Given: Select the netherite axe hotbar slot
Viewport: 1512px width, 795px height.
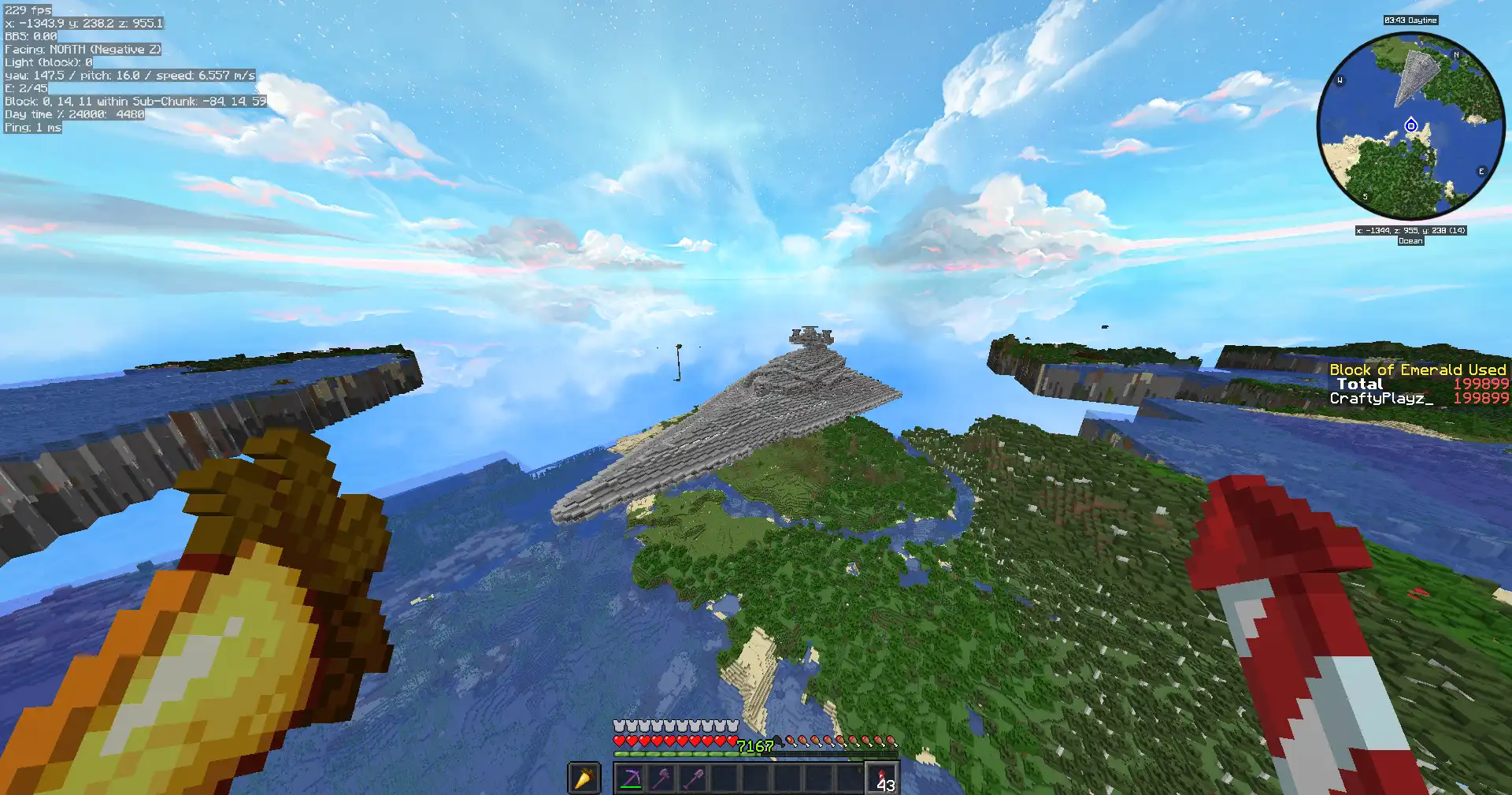Looking at the screenshot, I should tap(662, 778).
